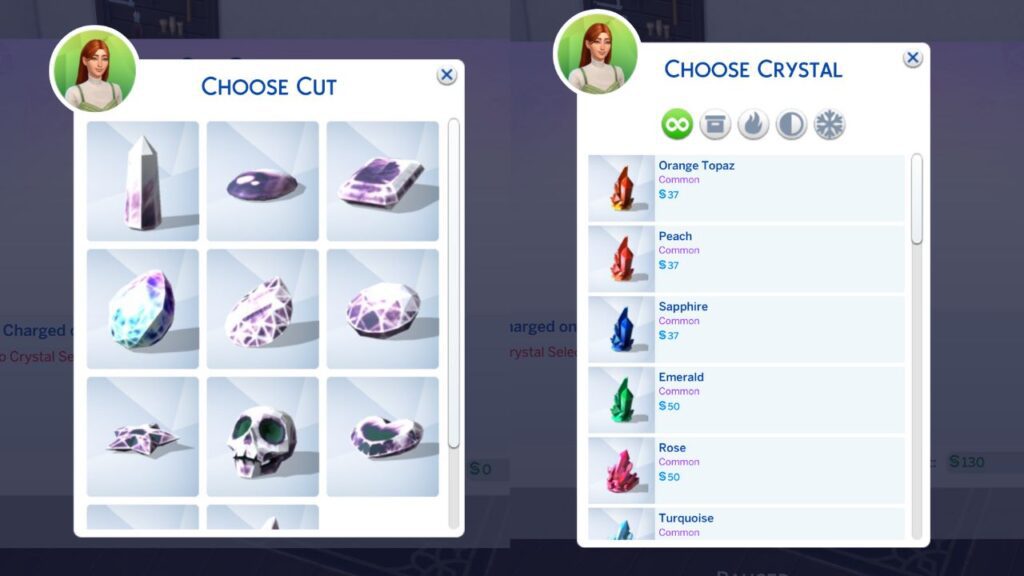Choose the Emerald crystal
Viewport: 1024px width, 576px height.
(x=746, y=399)
